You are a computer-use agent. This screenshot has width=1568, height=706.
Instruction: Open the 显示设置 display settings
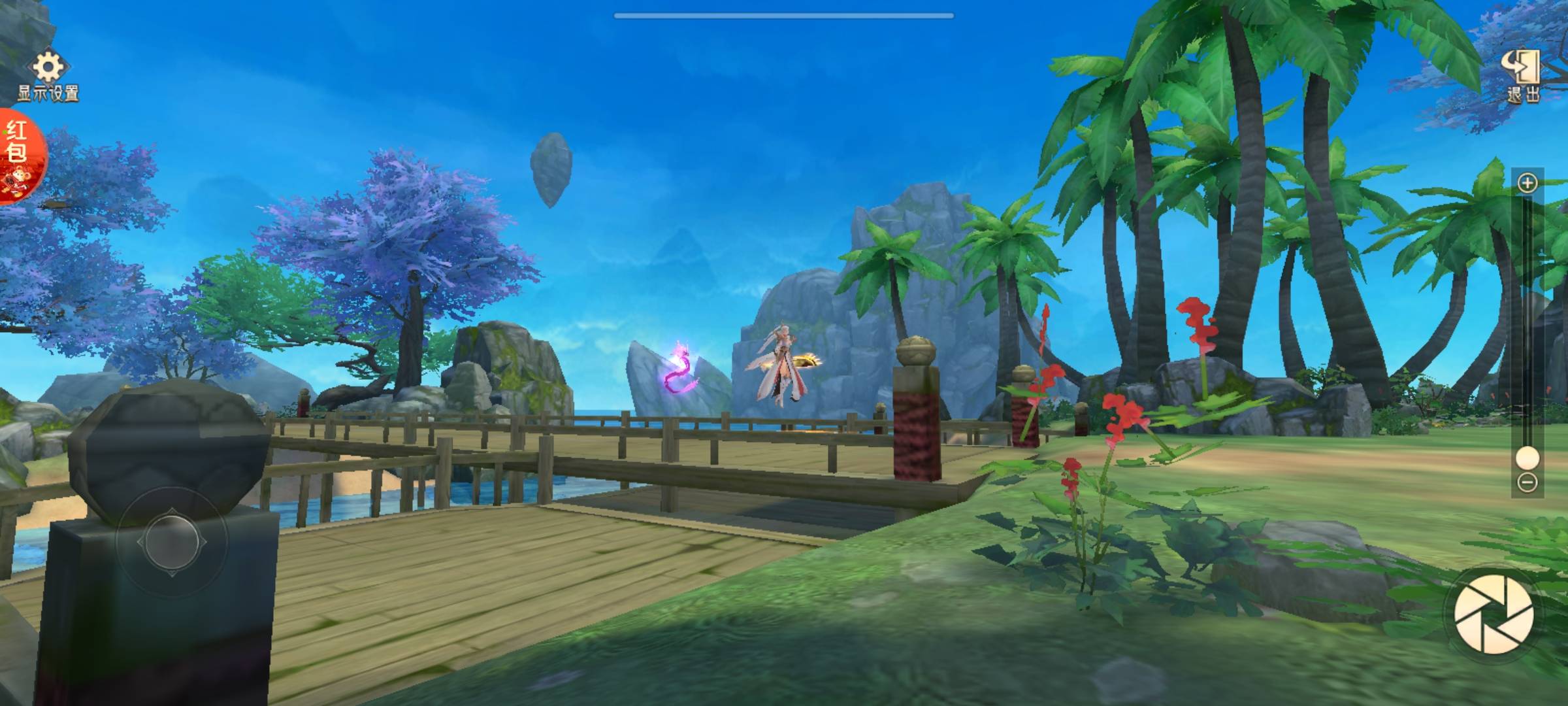click(x=48, y=75)
